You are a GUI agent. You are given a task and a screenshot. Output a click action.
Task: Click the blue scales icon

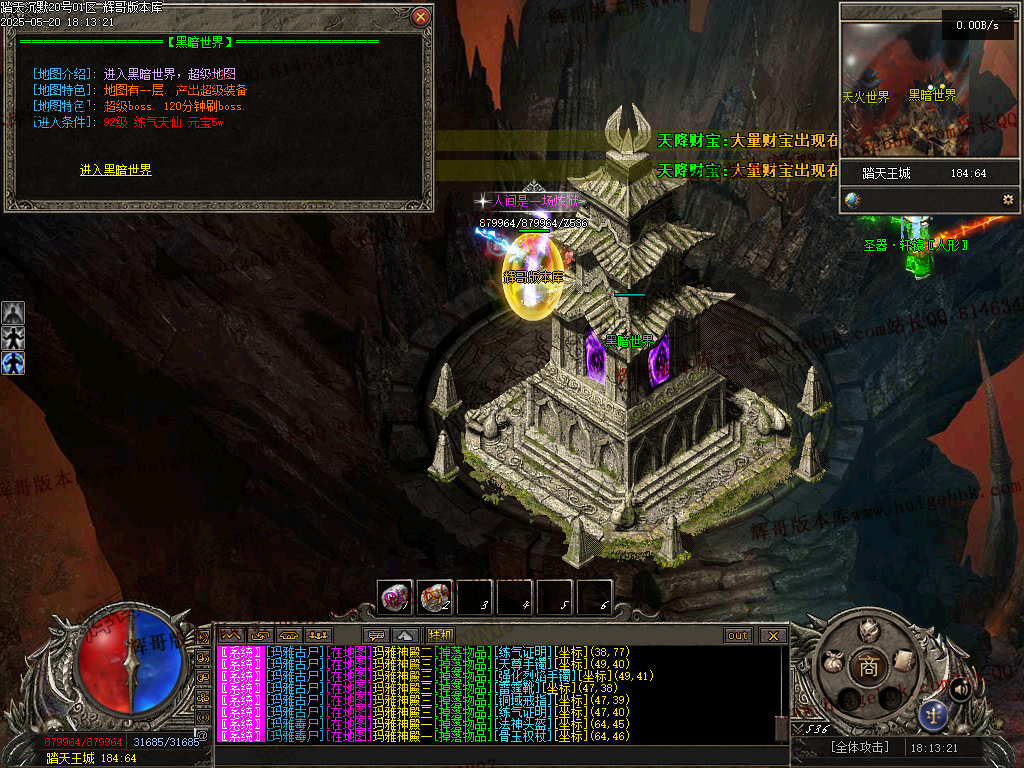point(934,714)
